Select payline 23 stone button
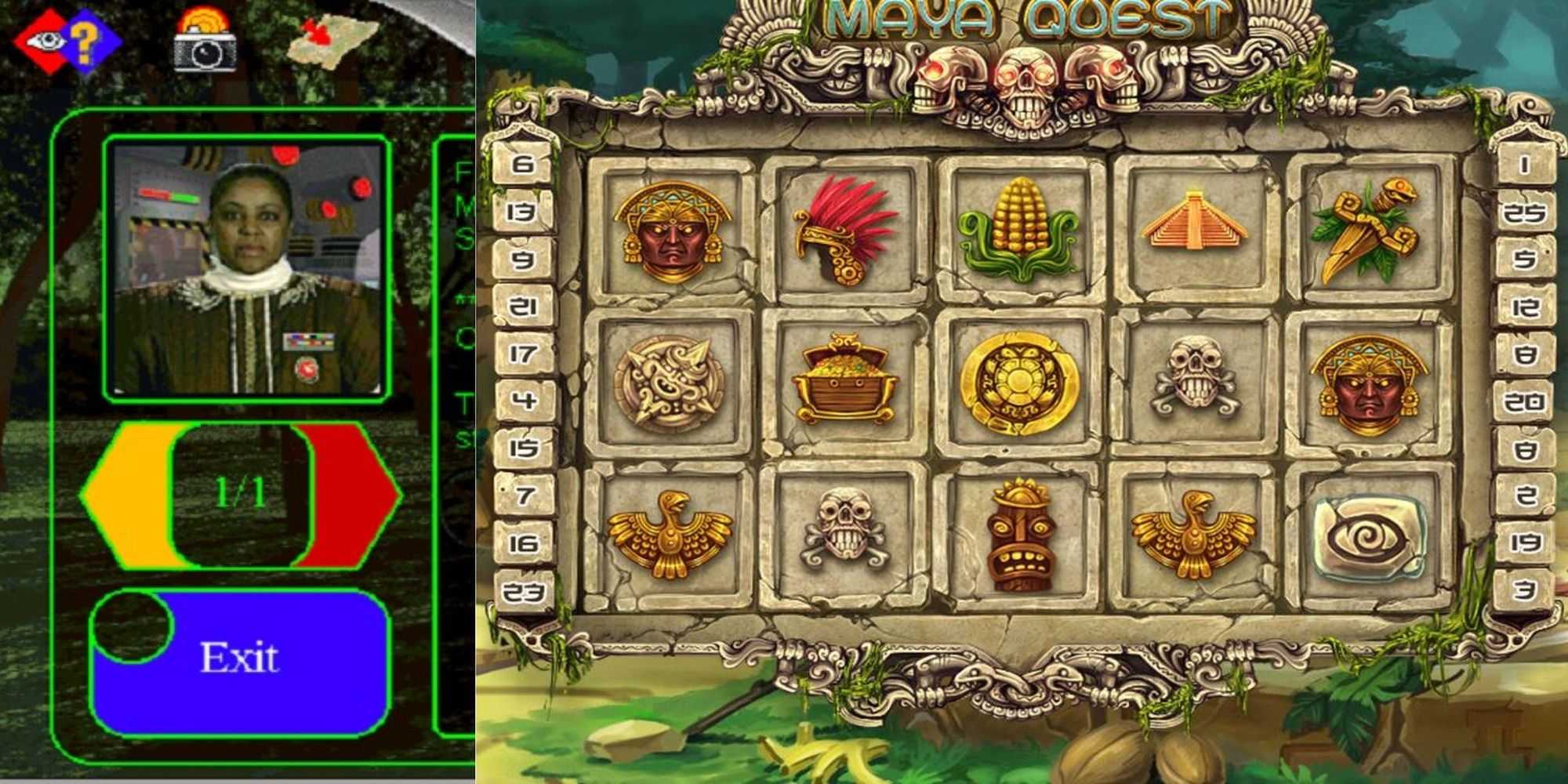1568x784 pixels. point(524,591)
